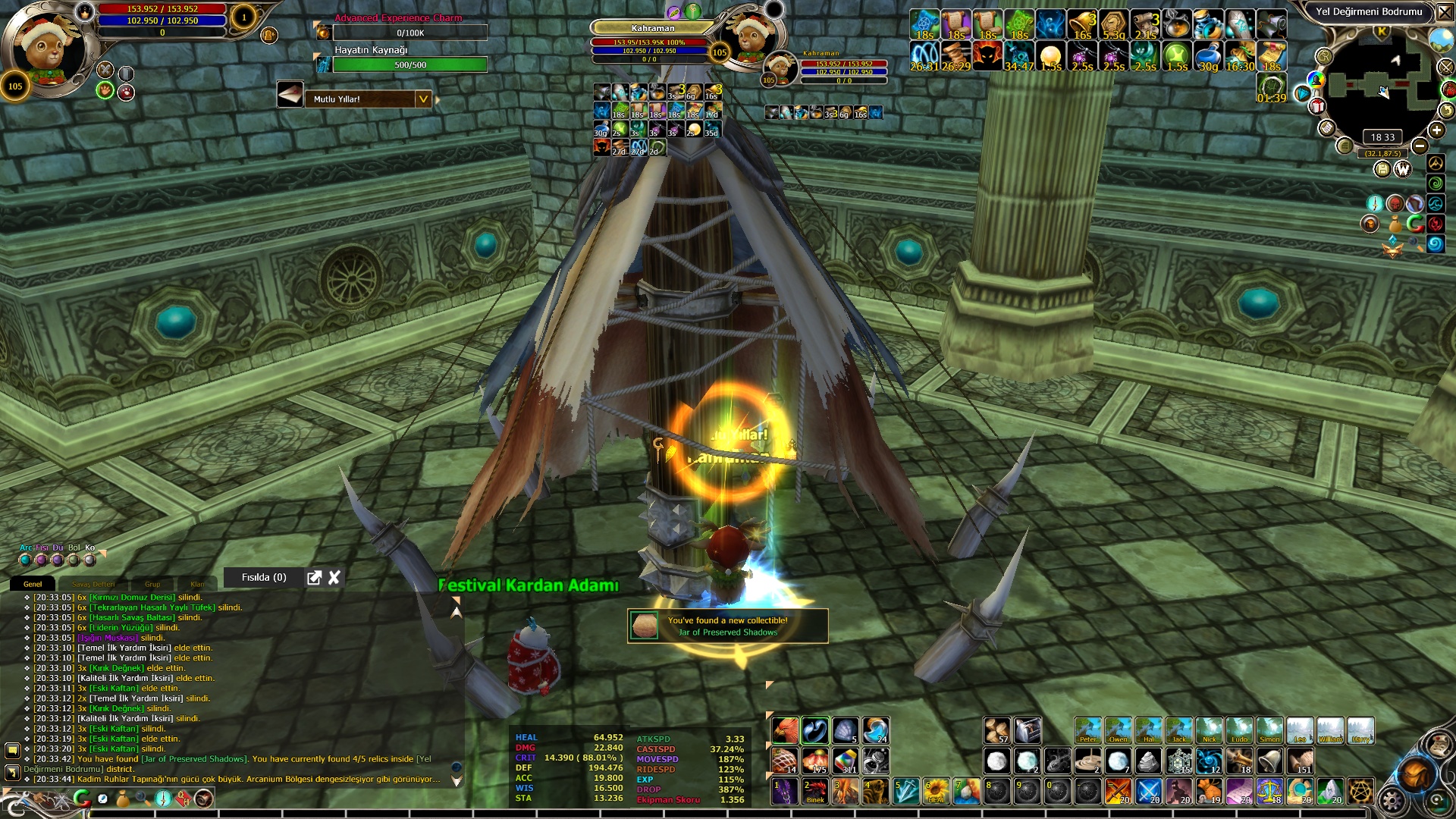Activate the pentagram skill on hotbar

tap(1360, 791)
